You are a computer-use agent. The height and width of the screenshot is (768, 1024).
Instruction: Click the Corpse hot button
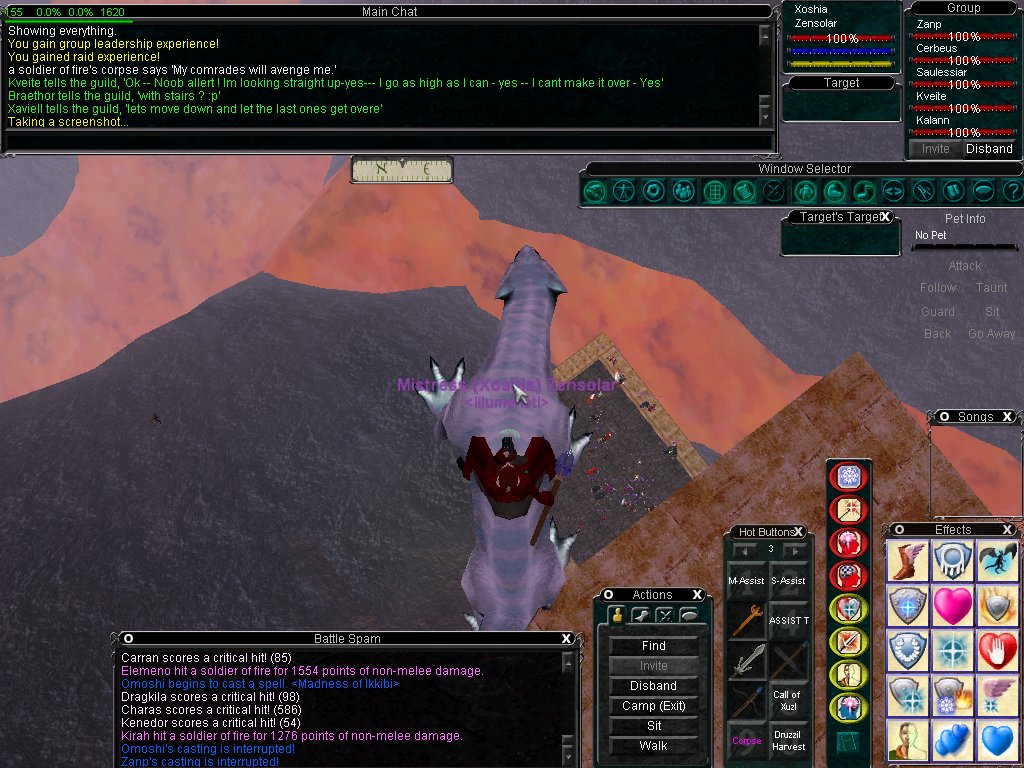pyautogui.click(x=746, y=741)
